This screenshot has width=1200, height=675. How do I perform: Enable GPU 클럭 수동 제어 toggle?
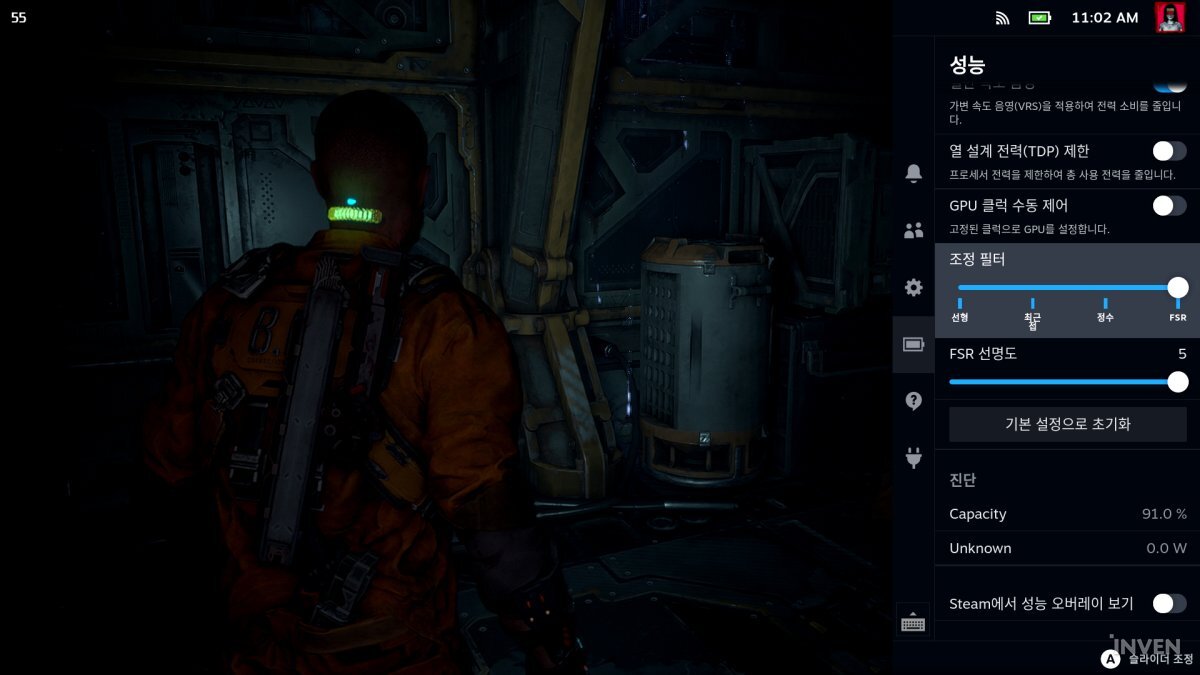[1169, 206]
